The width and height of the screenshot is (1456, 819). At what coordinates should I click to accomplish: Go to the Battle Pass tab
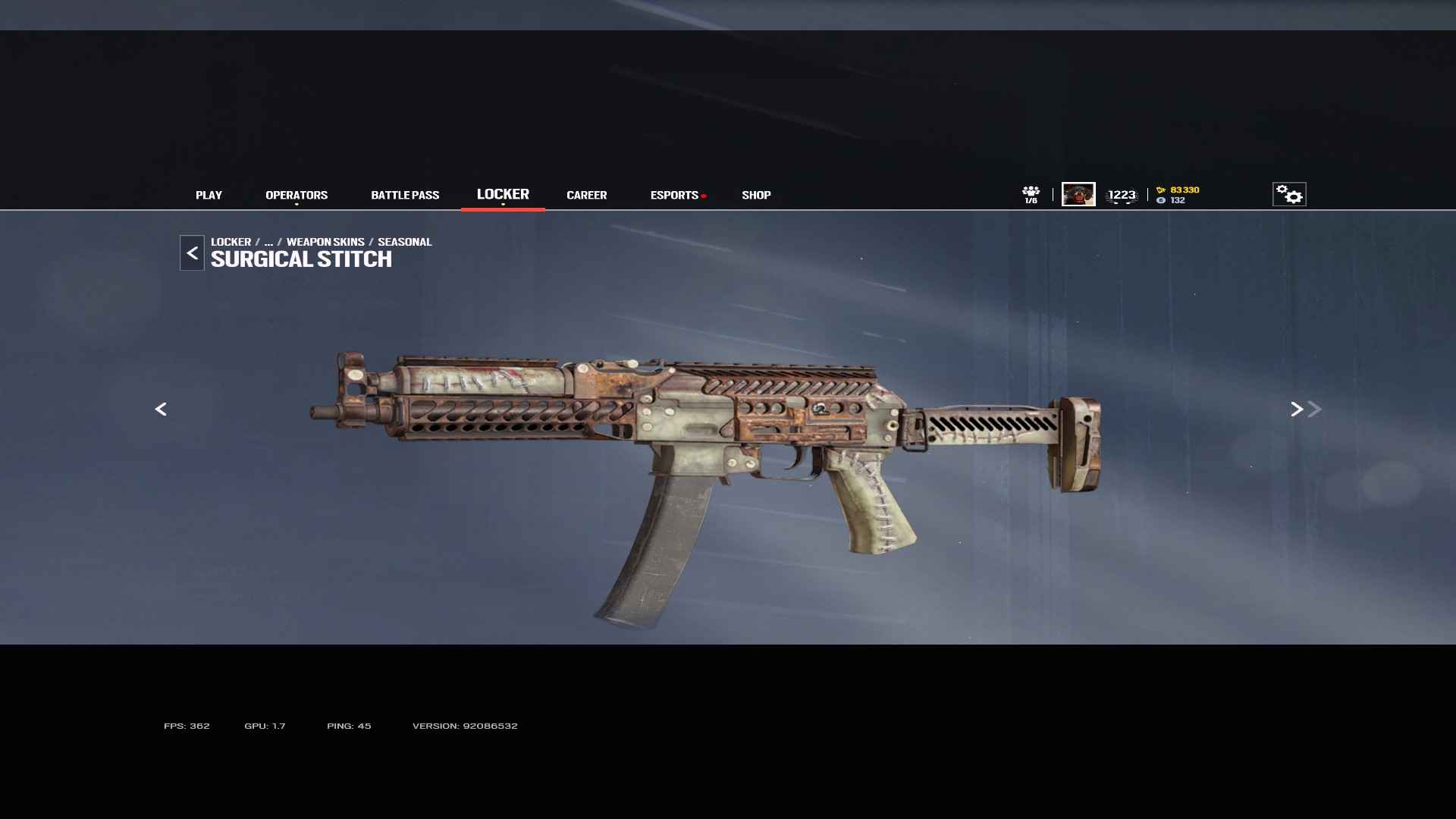click(x=405, y=196)
